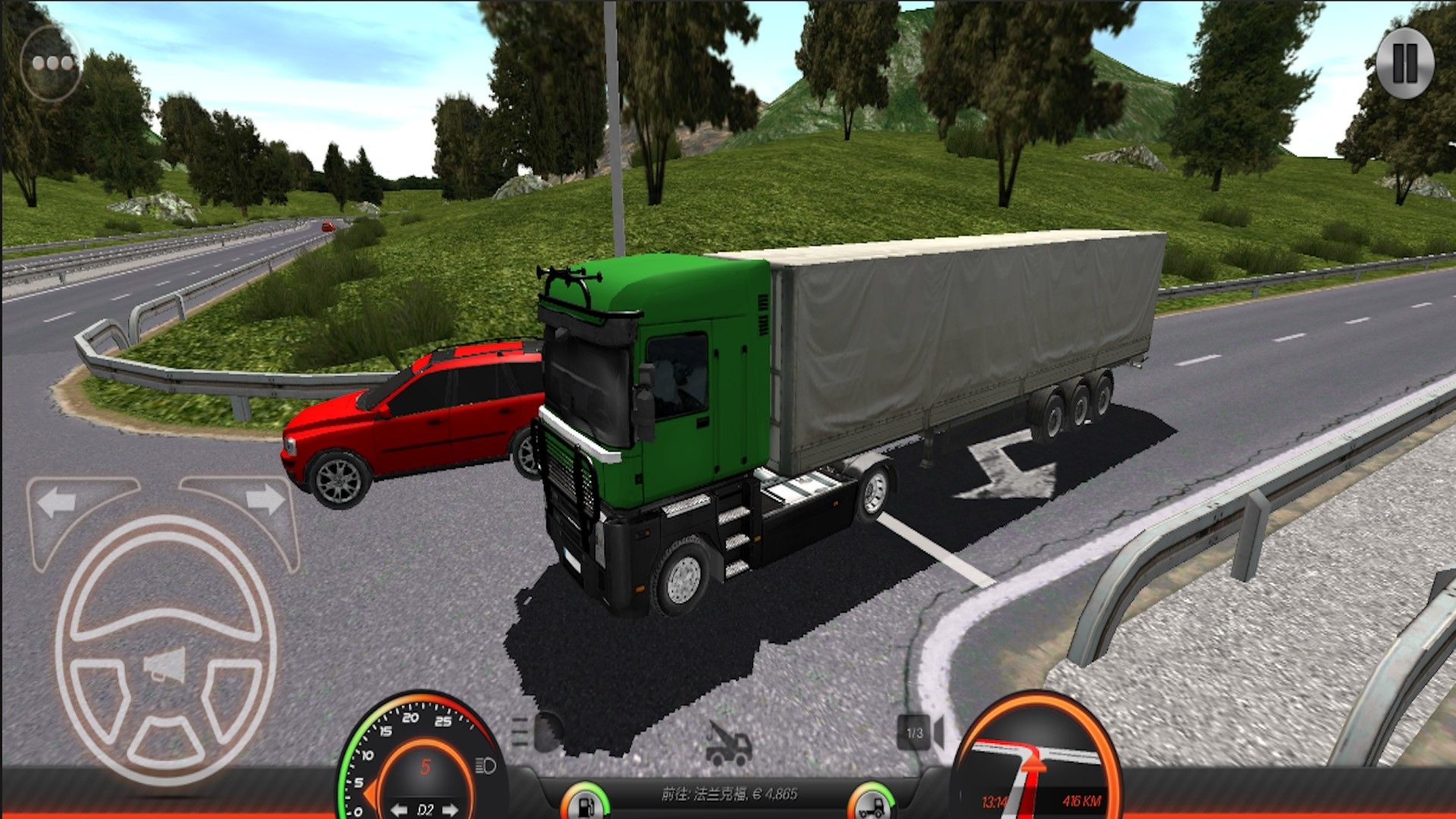Open the three-dots options menu
The height and width of the screenshot is (819, 1456).
point(52,64)
